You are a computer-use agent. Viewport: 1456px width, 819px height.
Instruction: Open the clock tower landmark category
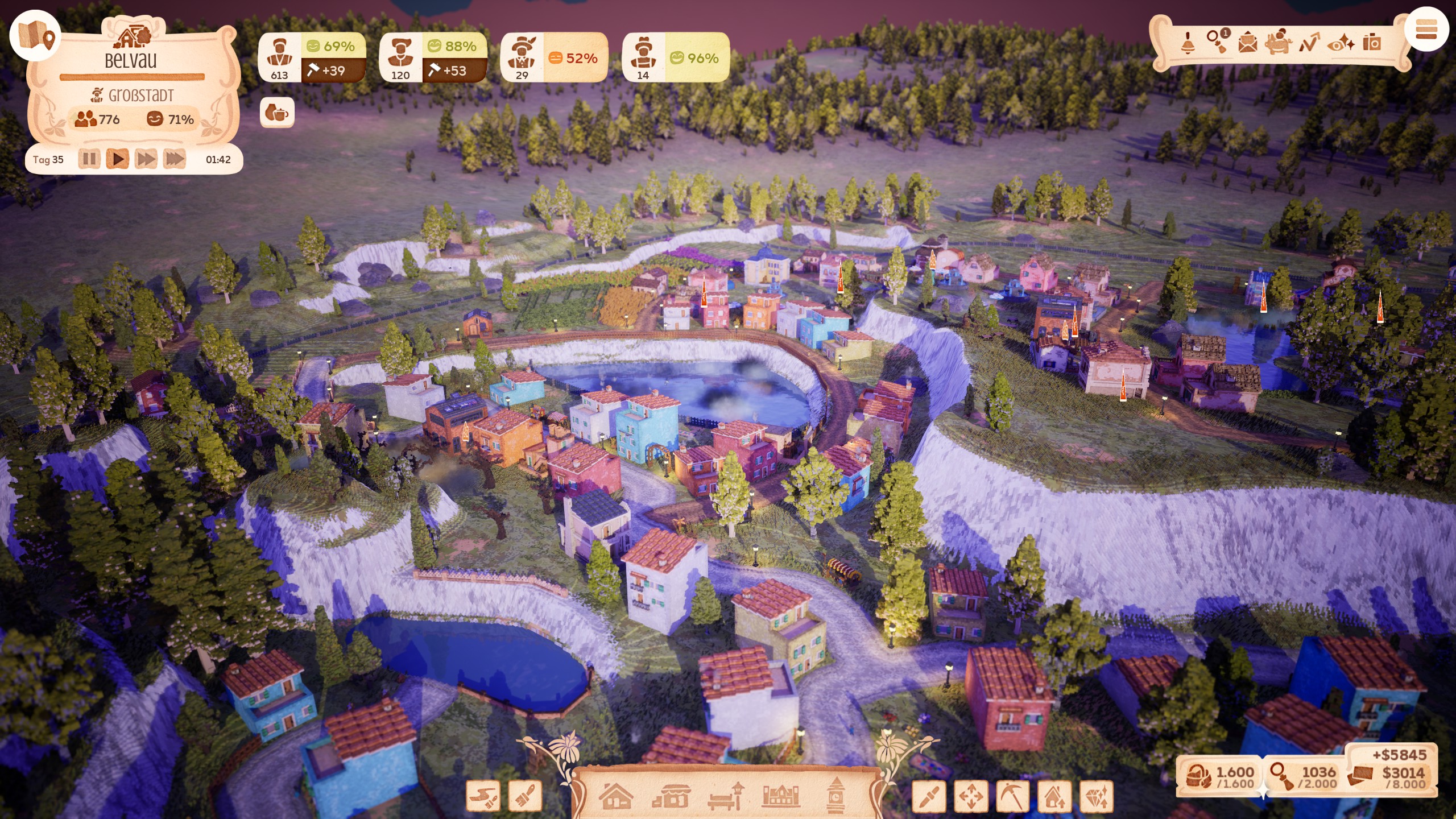[835, 796]
